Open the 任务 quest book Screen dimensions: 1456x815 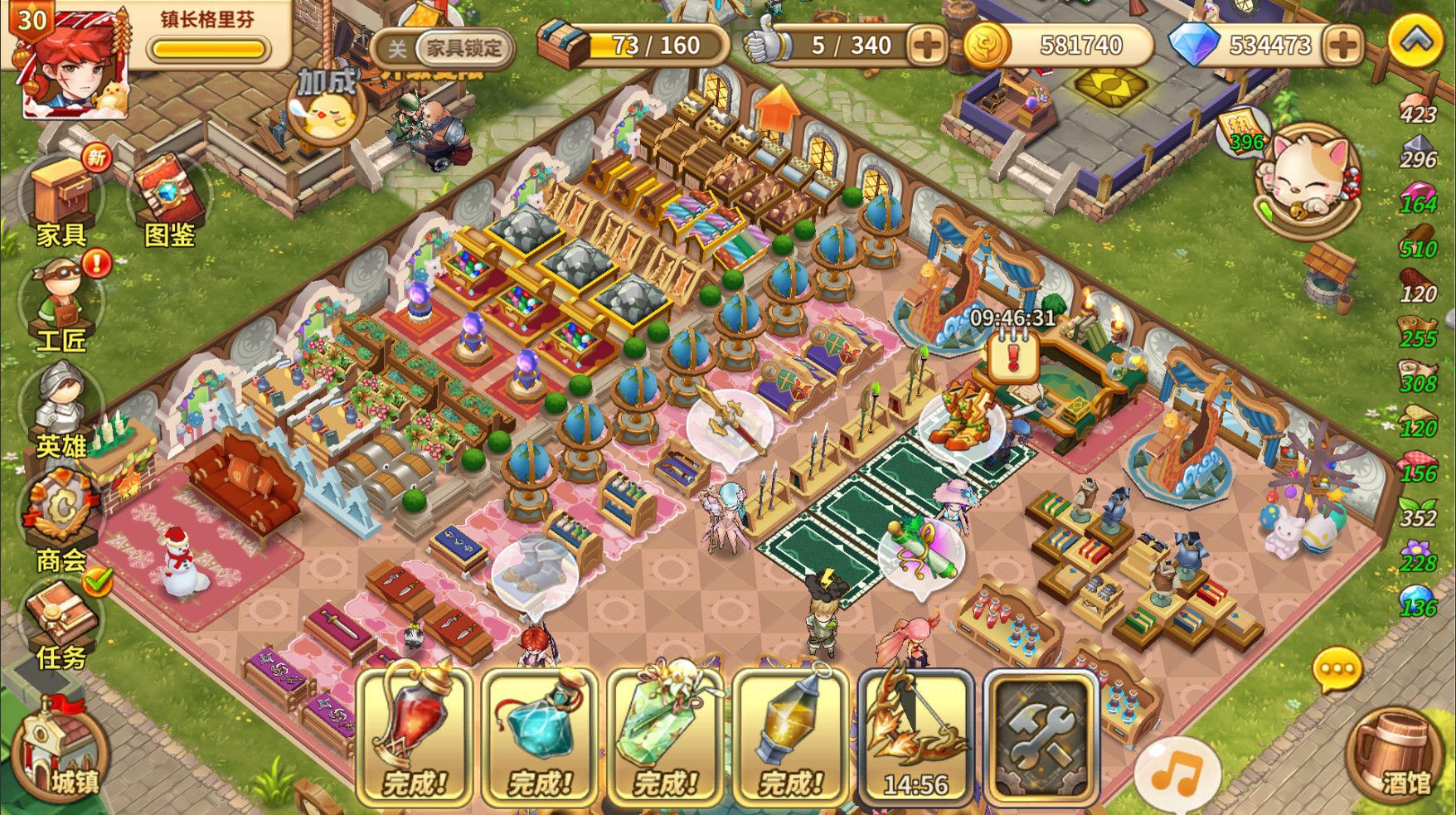tap(61, 622)
